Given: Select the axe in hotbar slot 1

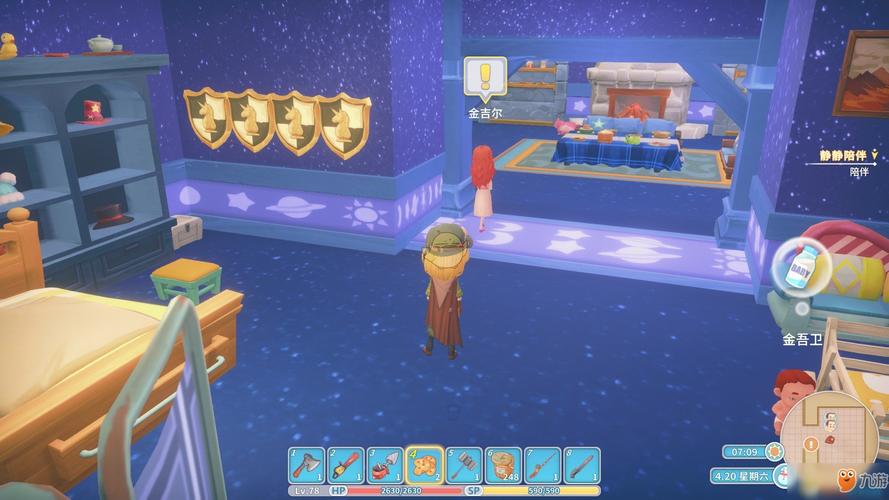Looking at the screenshot, I should coord(307,466).
